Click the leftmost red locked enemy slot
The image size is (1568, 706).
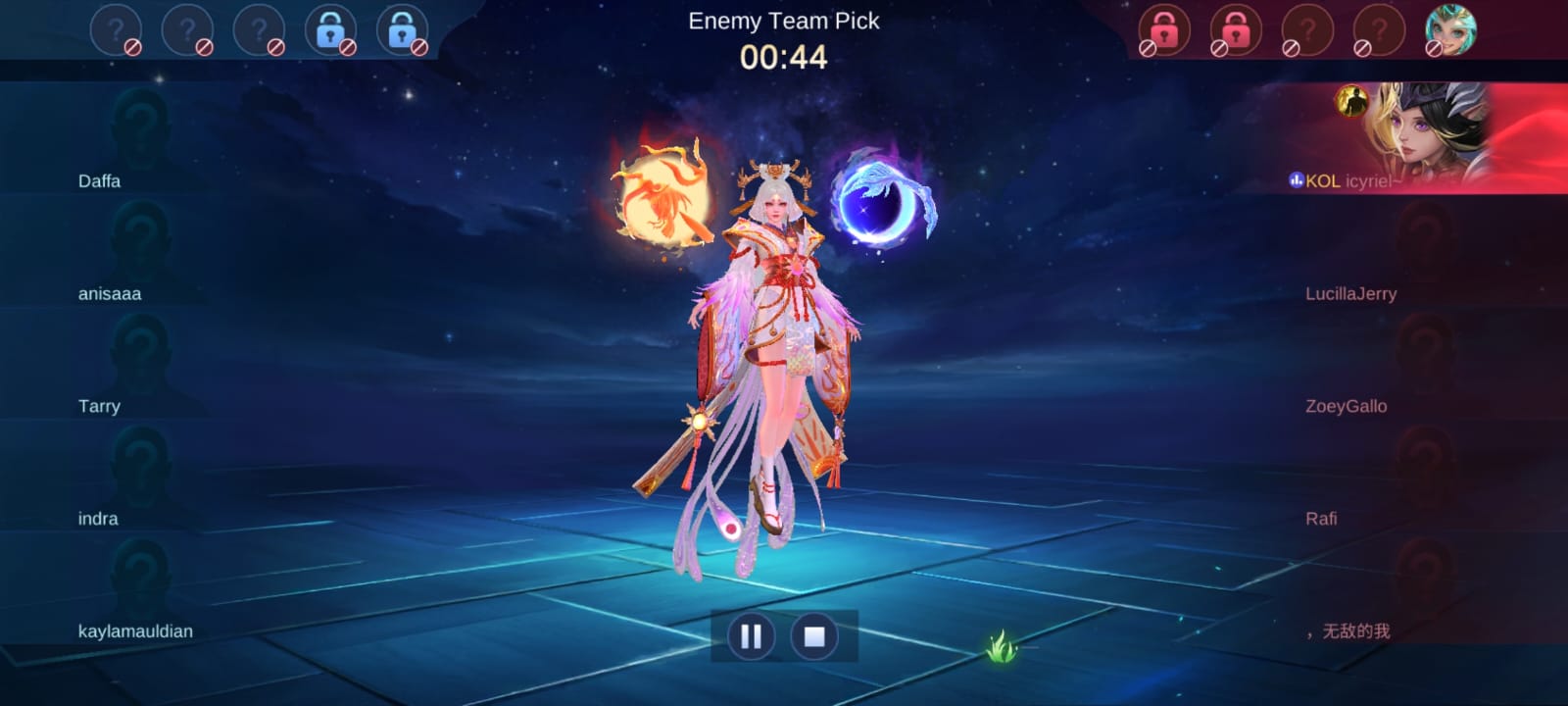[1162, 29]
